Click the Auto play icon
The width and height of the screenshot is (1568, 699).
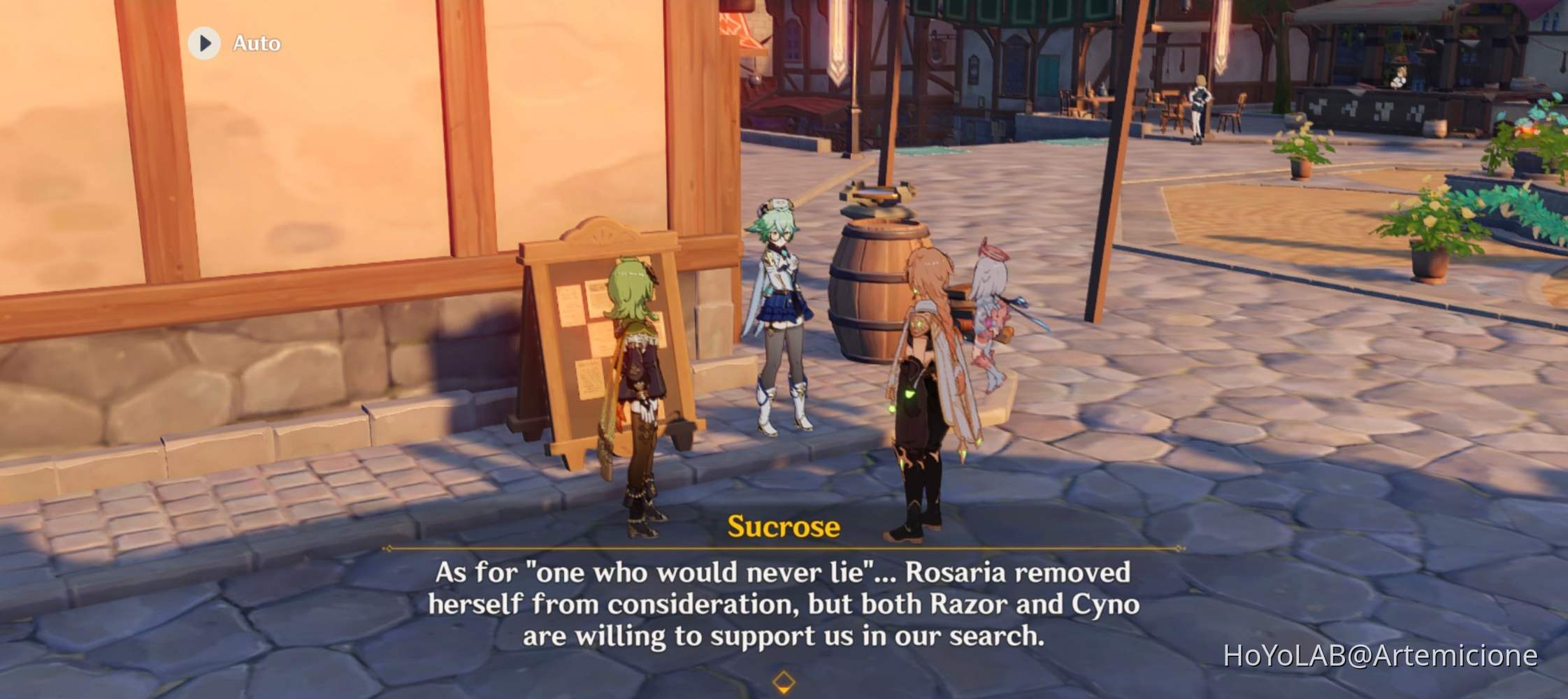(205, 43)
